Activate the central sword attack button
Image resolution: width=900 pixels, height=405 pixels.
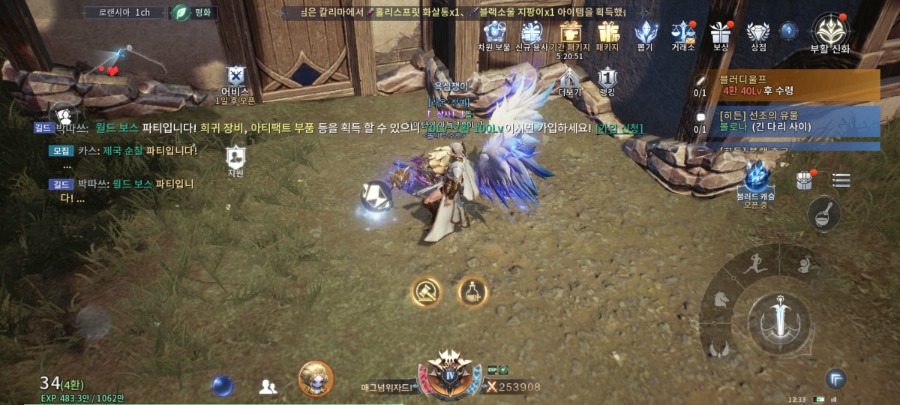(x=779, y=318)
